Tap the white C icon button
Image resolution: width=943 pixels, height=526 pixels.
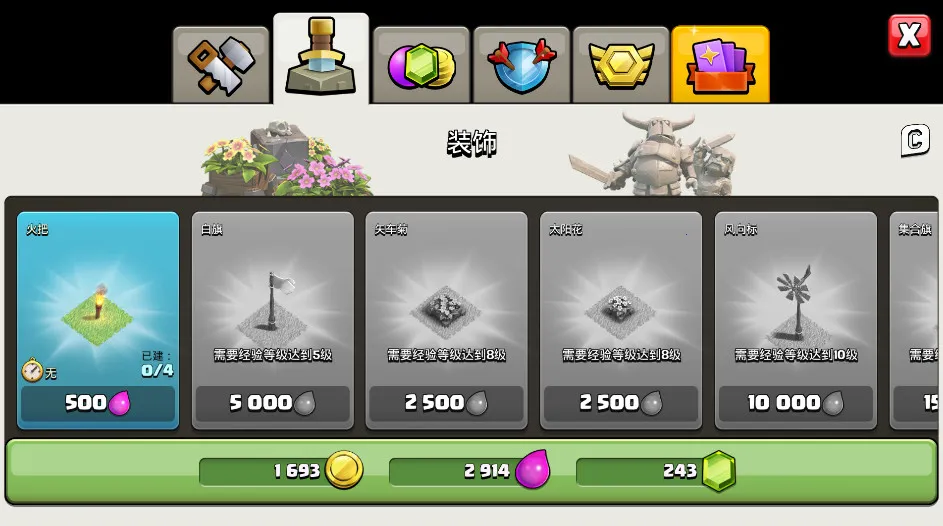(915, 141)
